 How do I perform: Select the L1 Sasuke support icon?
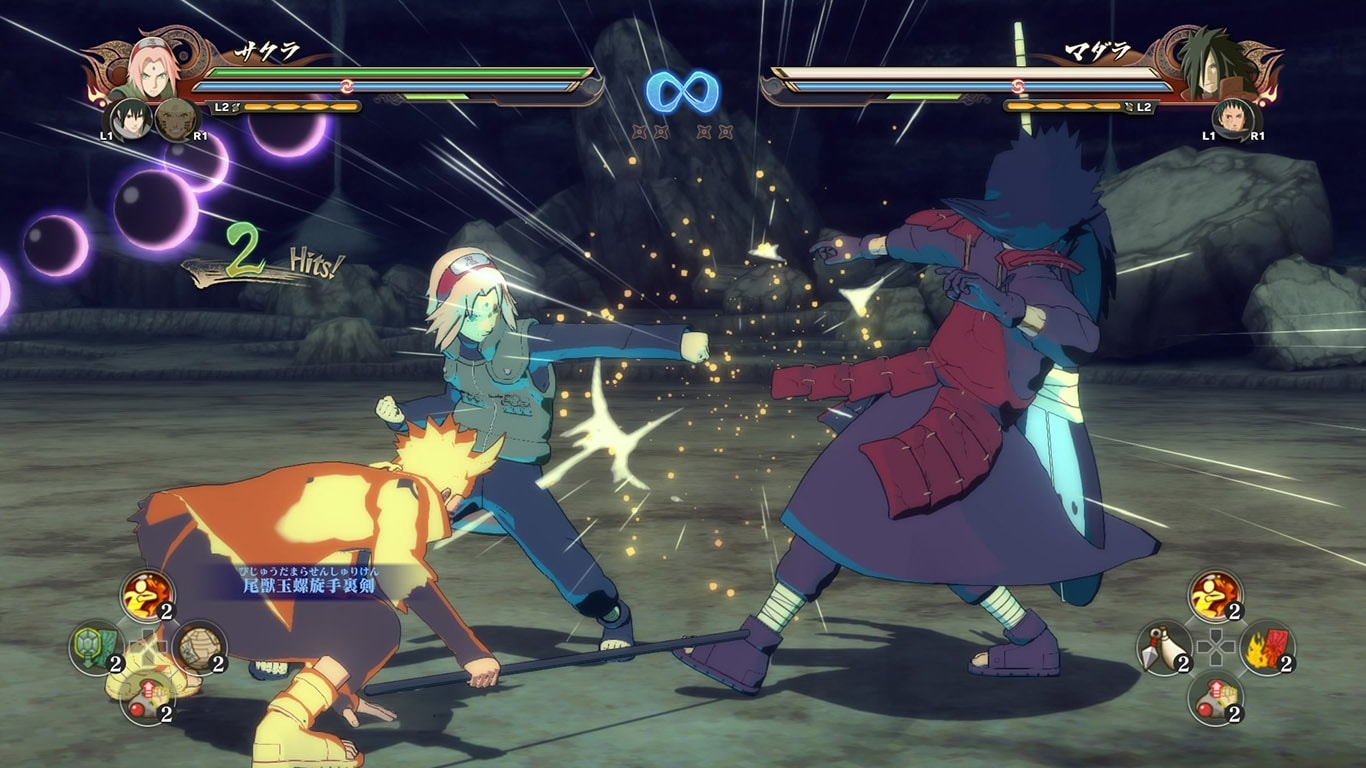[128, 119]
